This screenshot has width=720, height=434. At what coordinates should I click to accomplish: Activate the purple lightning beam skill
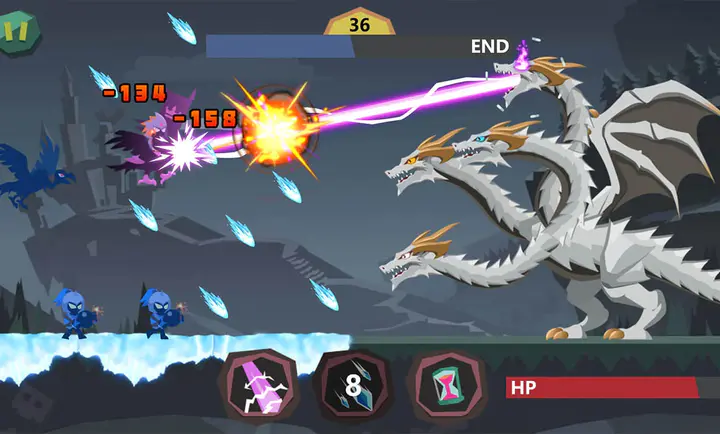click(x=257, y=386)
